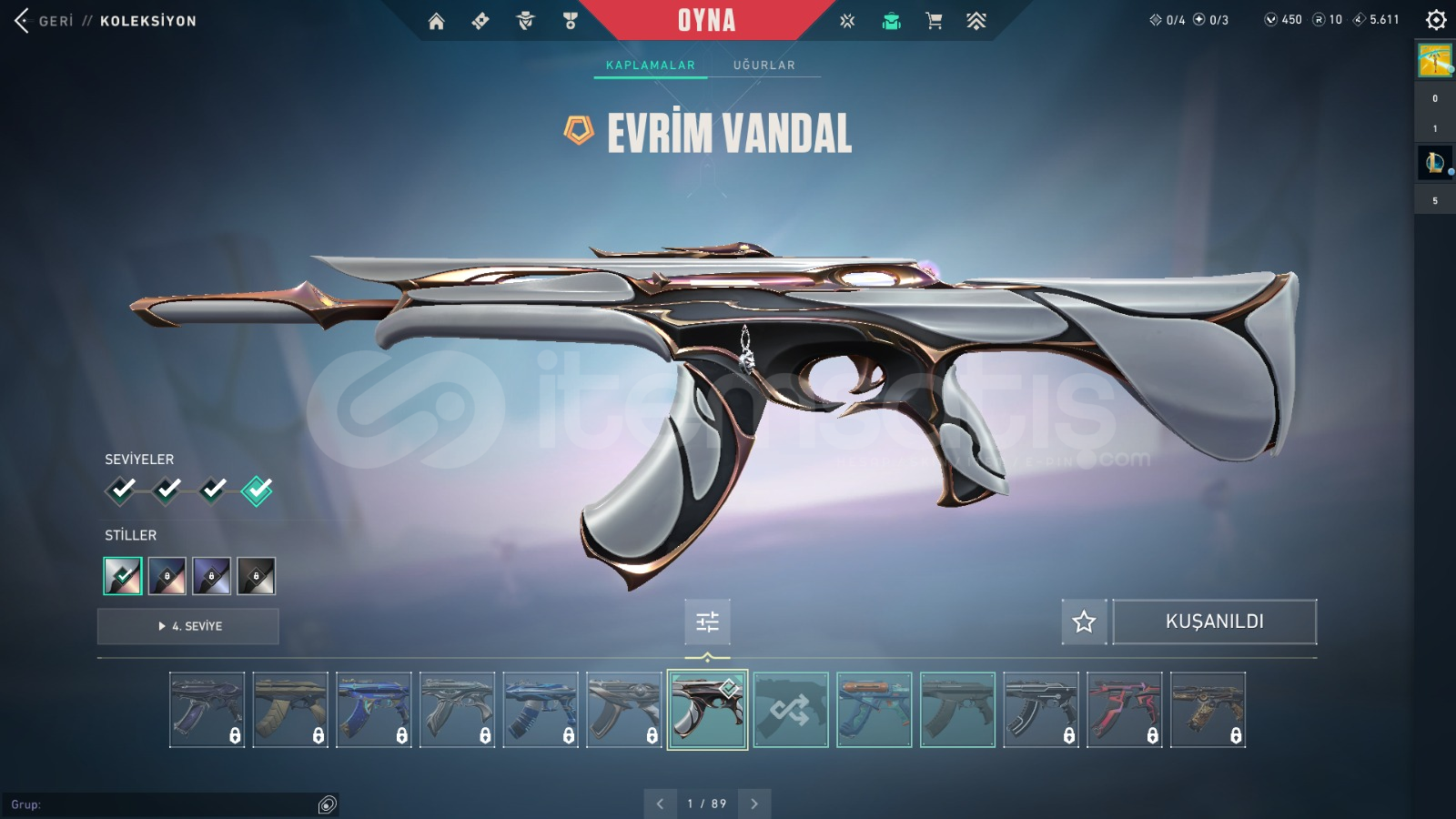The image size is (1456, 819).
Task: Expand the 4. SEVİYE level selector
Action: 187,626
